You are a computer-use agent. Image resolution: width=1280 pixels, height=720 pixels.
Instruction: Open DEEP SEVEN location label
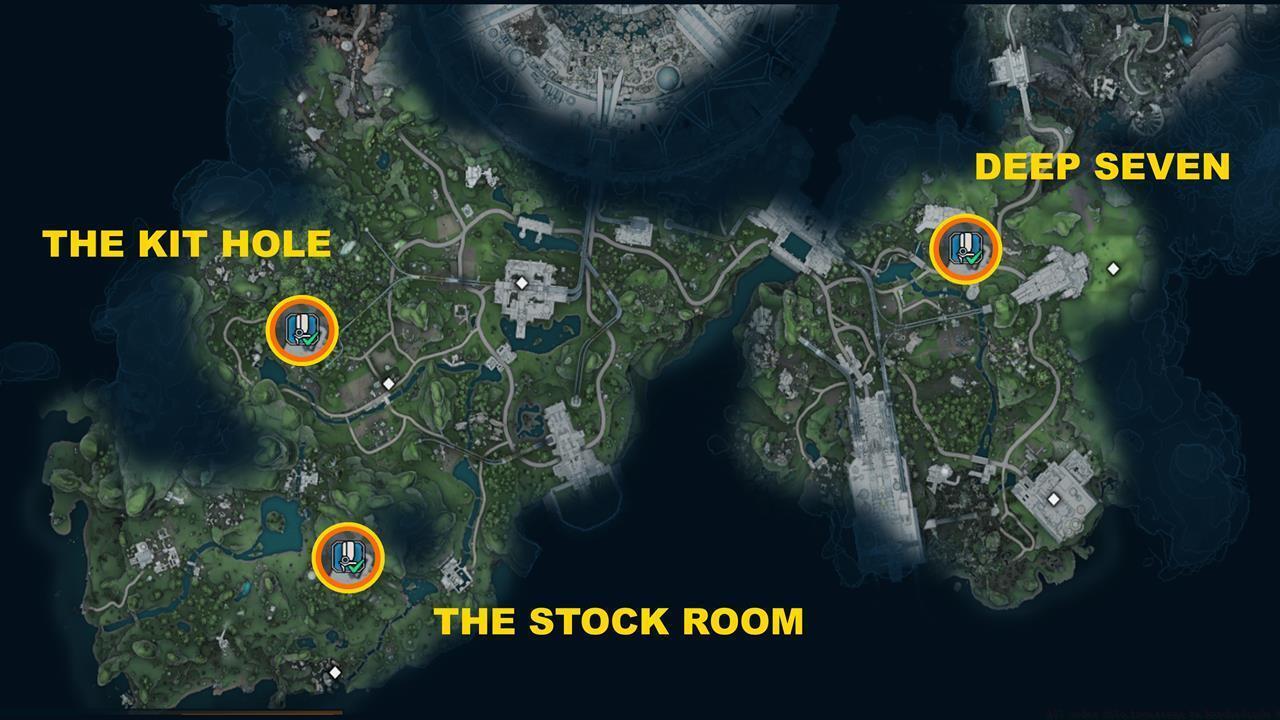pyautogui.click(x=1104, y=167)
